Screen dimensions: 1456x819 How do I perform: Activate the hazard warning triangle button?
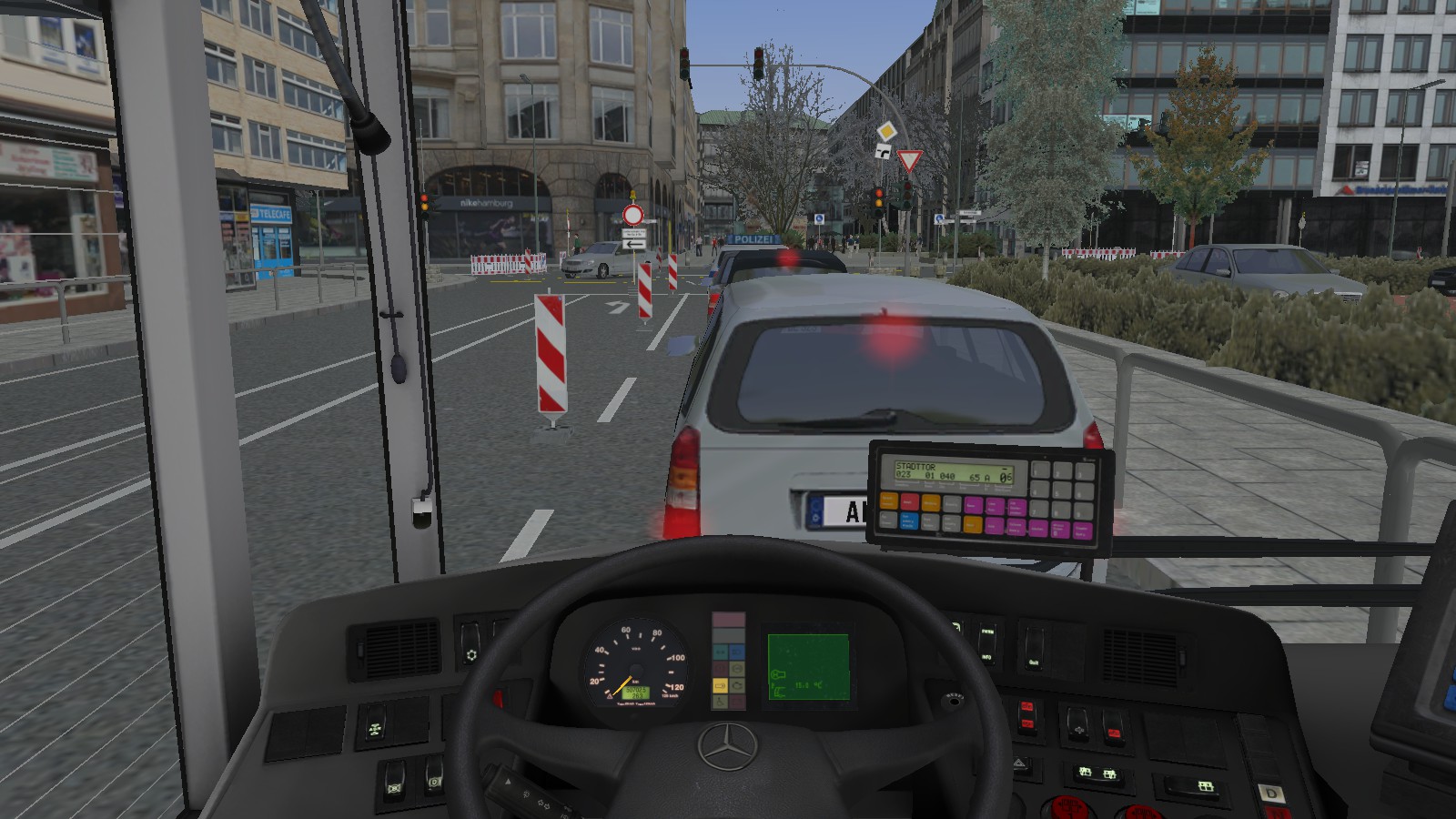[x=1020, y=764]
